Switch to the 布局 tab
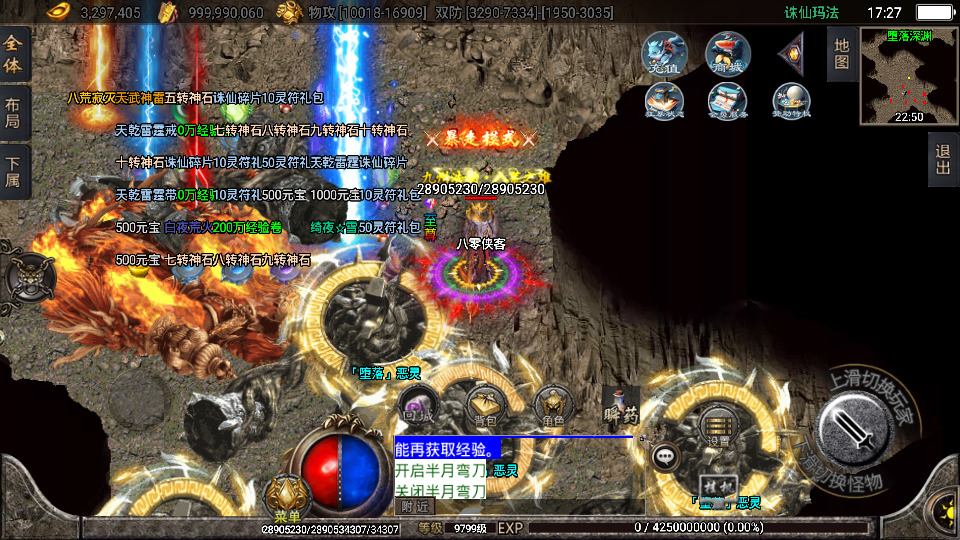The width and height of the screenshot is (960, 540). [14, 113]
